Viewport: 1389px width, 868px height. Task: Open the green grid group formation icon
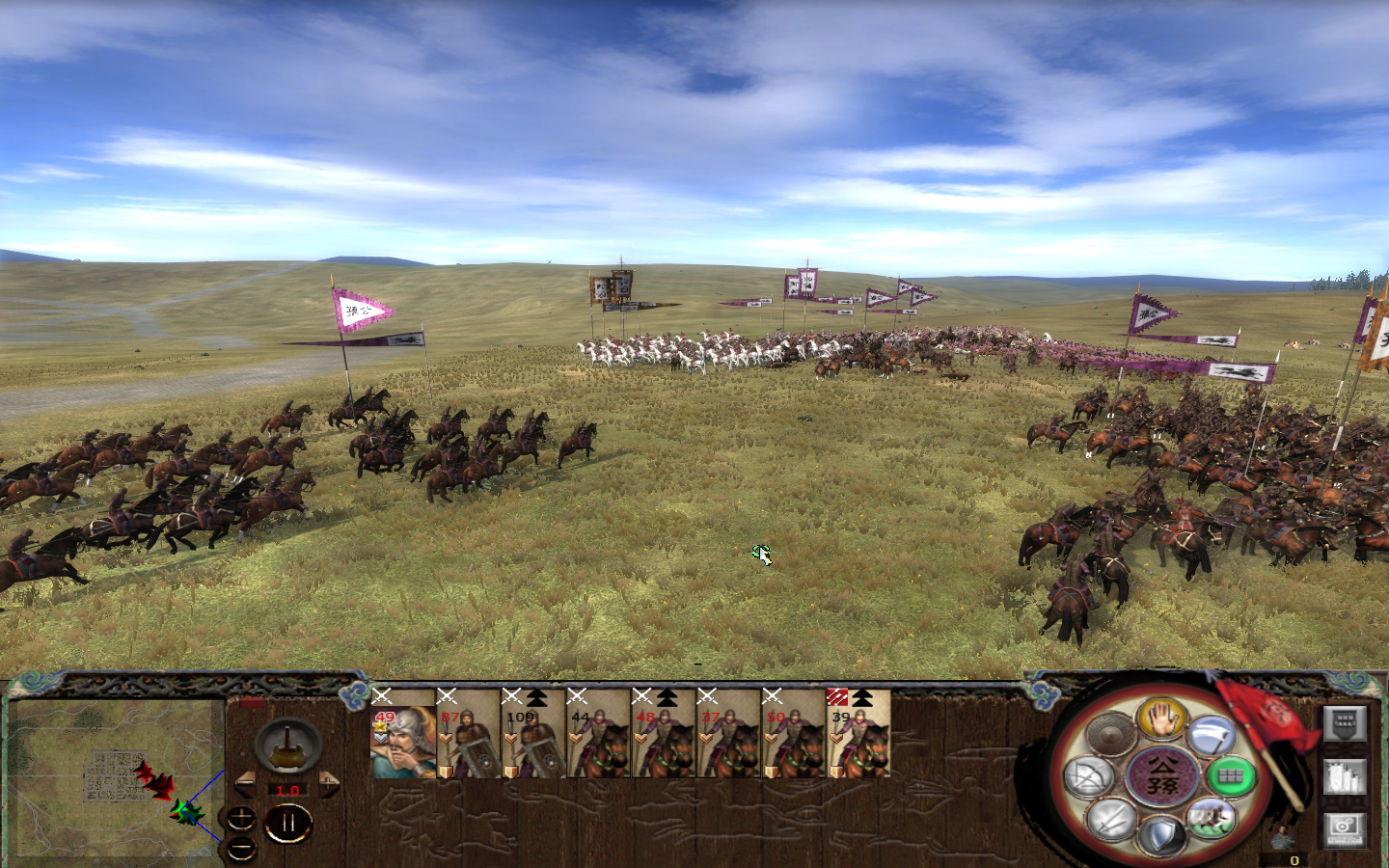pos(1230,776)
